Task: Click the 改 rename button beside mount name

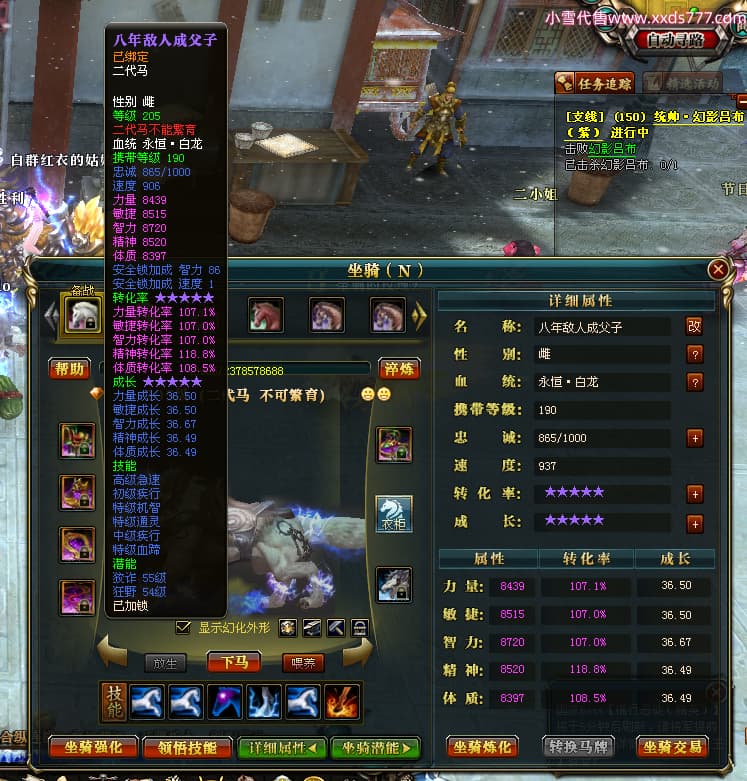Action: 694,326
